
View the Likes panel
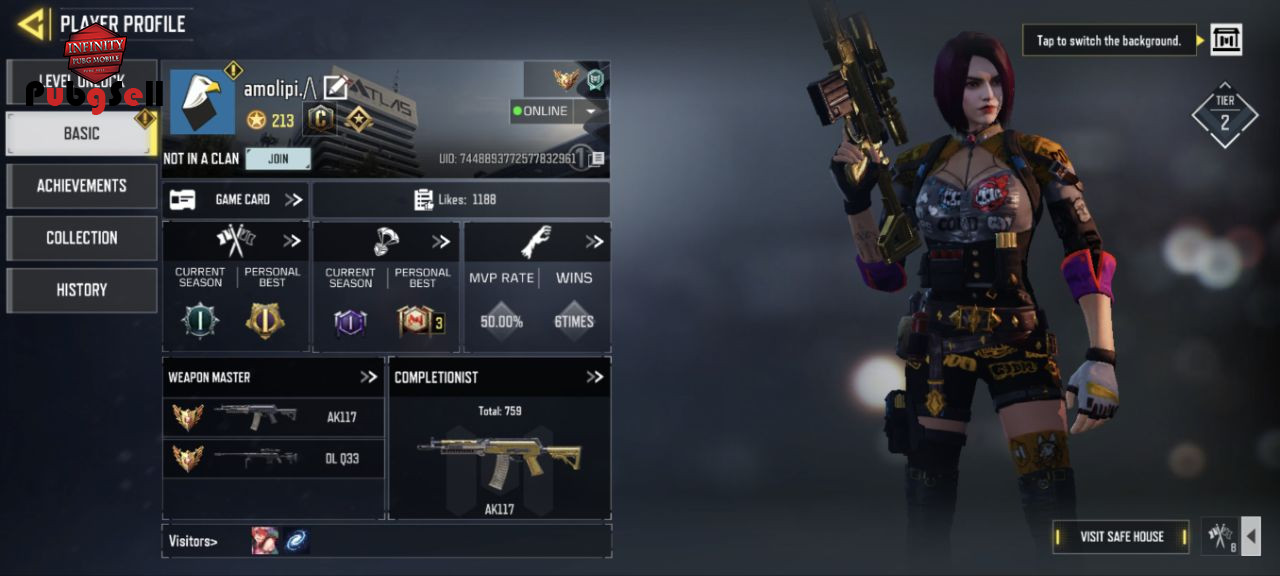461,200
